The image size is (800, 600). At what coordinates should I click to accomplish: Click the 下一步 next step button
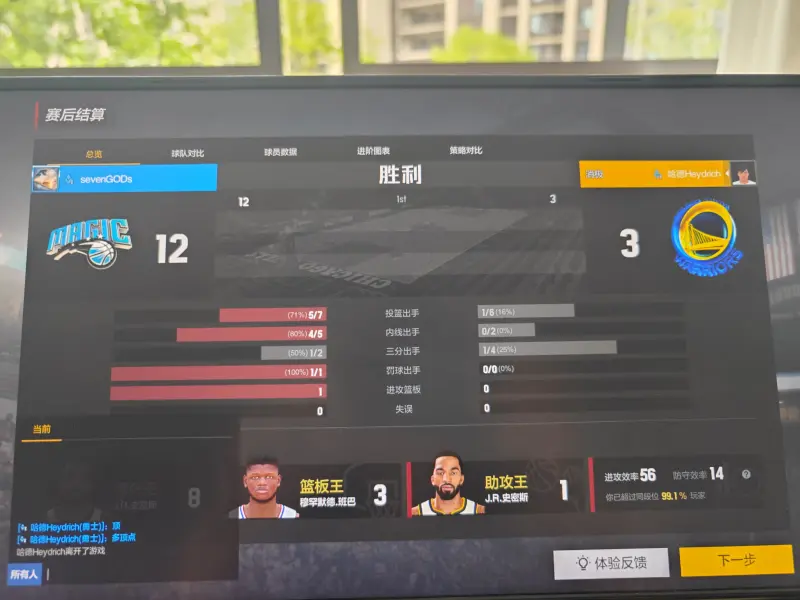tap(736, 561)
